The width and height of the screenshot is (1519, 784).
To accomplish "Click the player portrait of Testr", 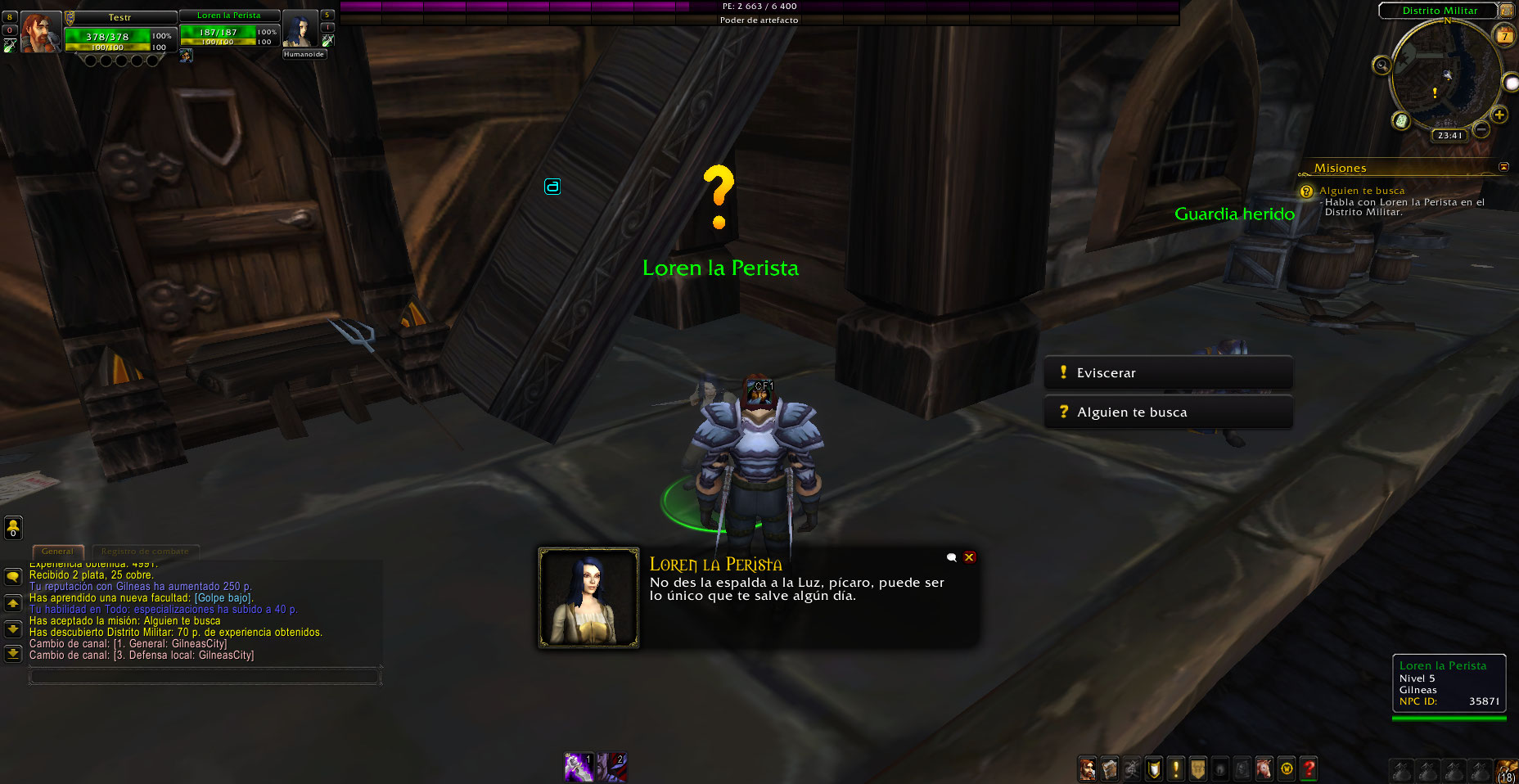I will click(x=40, y=33).
